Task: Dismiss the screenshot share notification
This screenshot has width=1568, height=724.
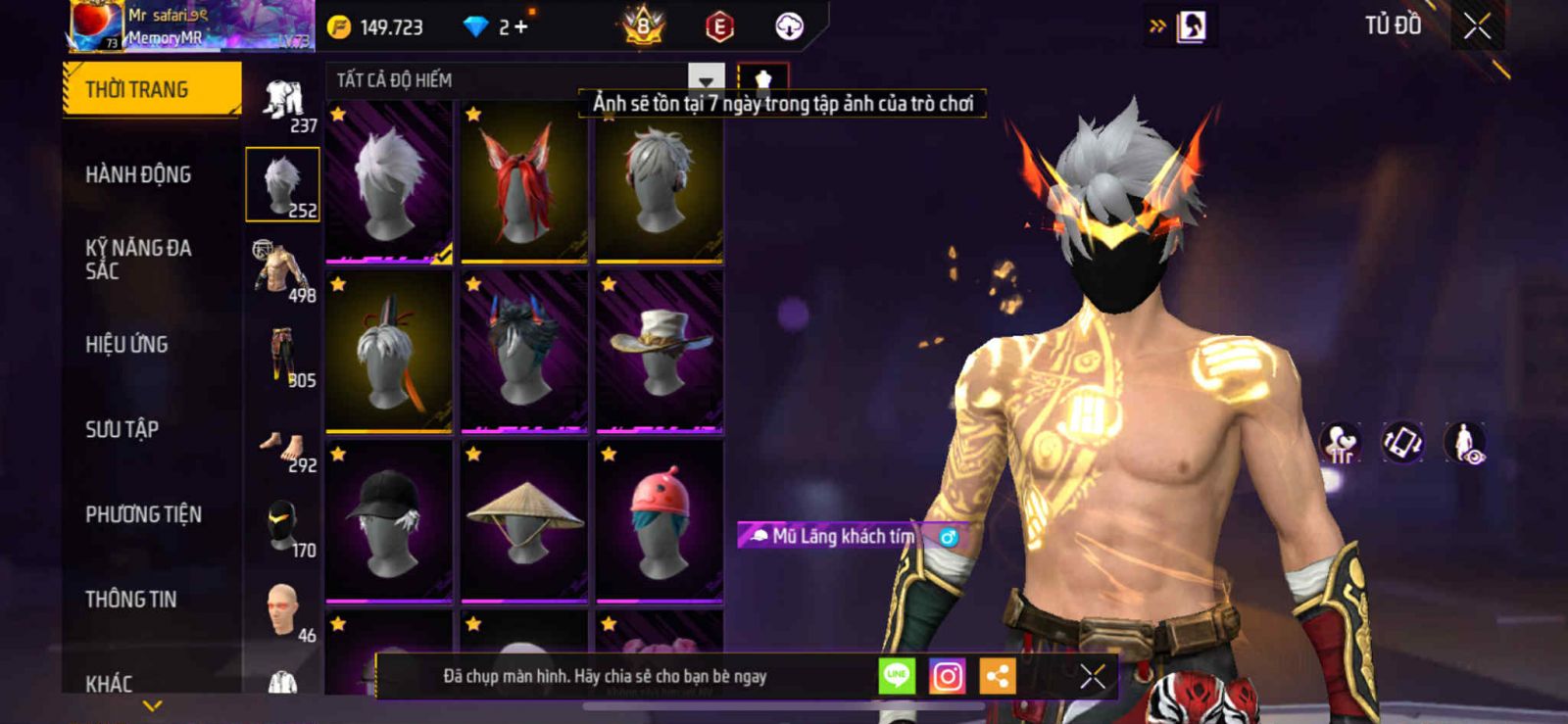Action: (x=1092, y=676)
